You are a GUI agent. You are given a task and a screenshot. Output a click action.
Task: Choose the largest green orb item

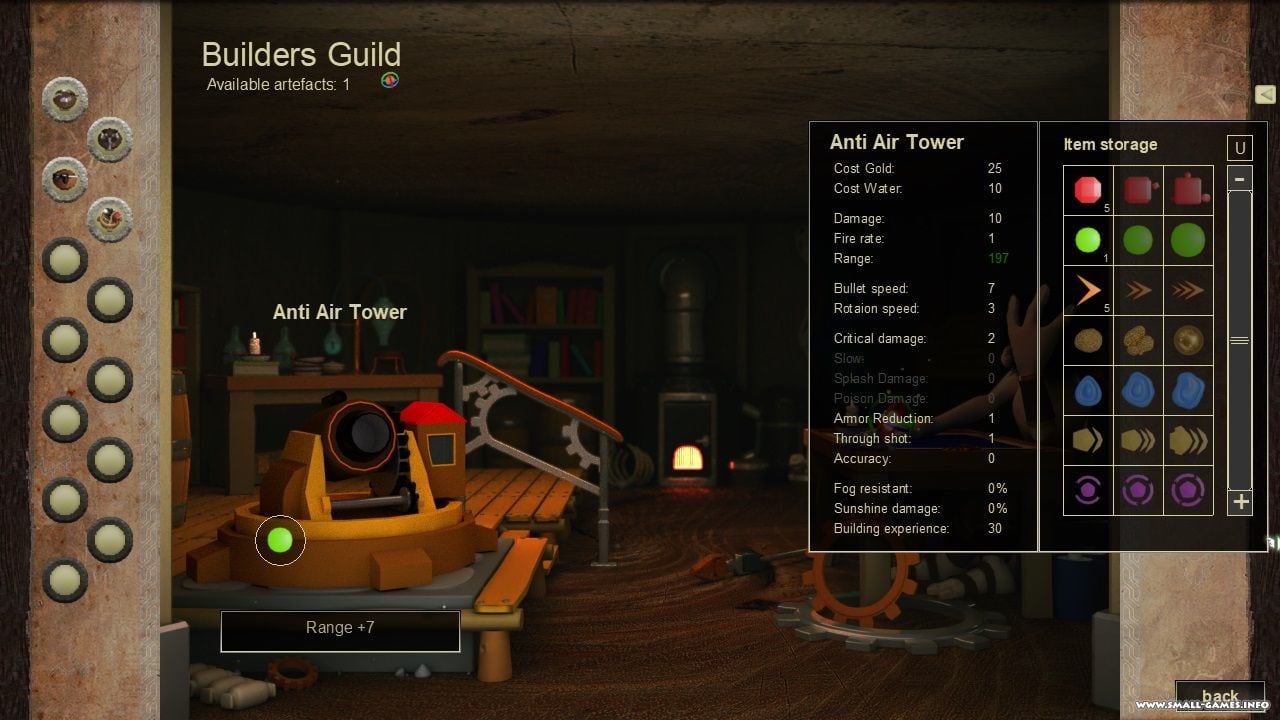pyautogui.click(x=1188, y=240)
